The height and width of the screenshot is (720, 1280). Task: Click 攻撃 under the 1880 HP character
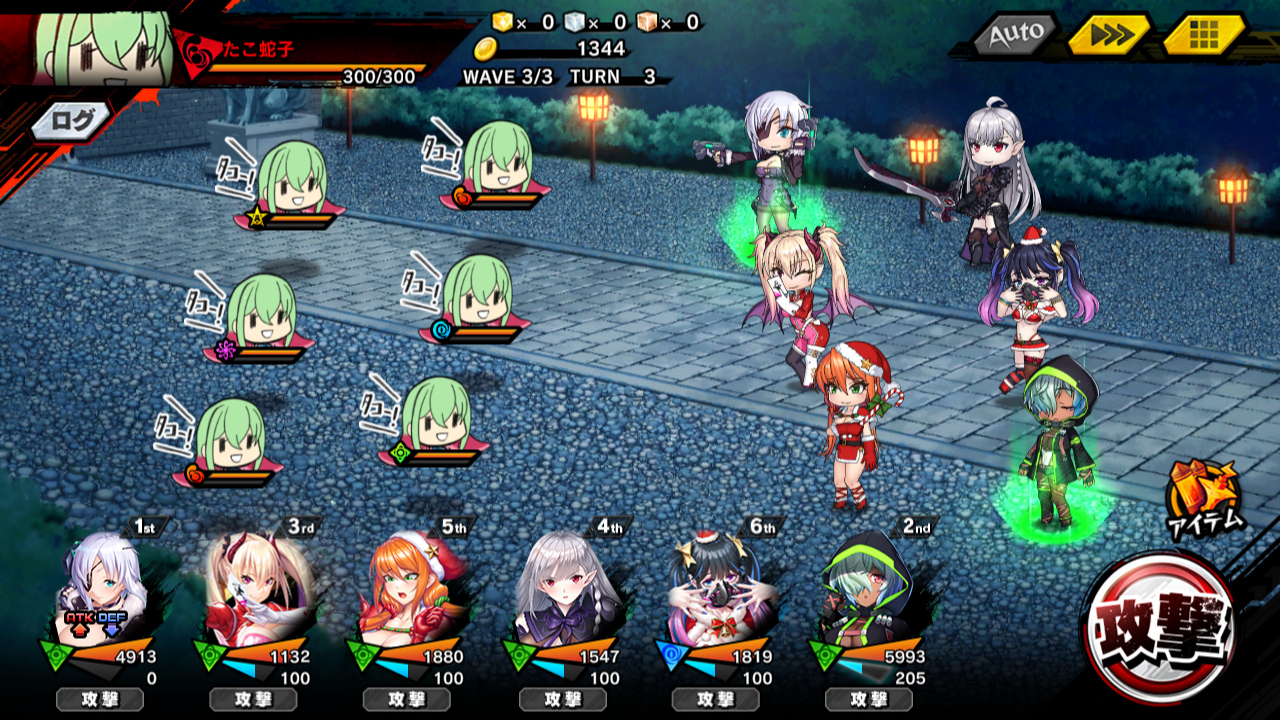pyautogui.click(x=406, y=699)
